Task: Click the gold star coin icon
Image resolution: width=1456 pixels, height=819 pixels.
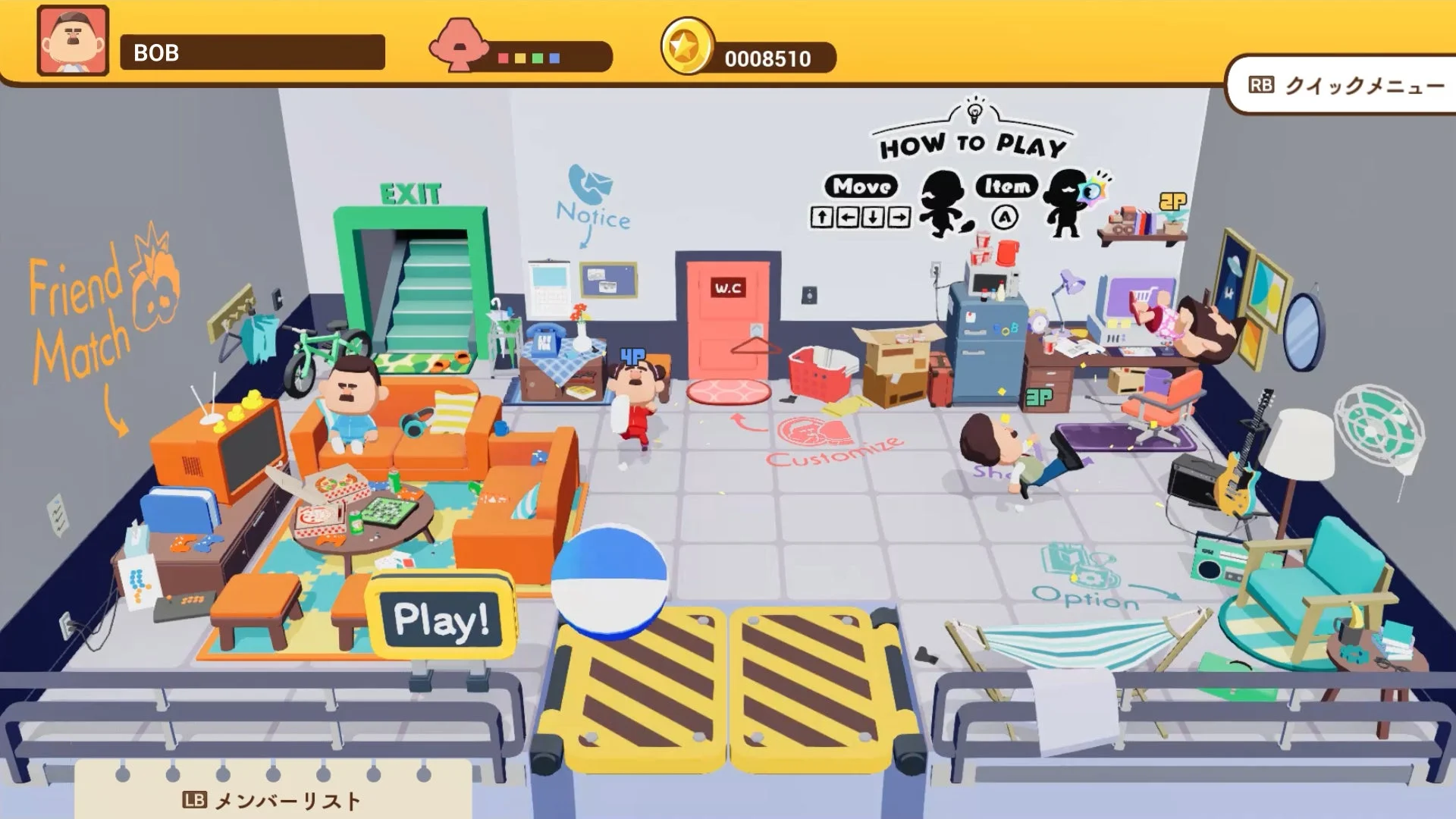Action: click(x=688, y=54)
